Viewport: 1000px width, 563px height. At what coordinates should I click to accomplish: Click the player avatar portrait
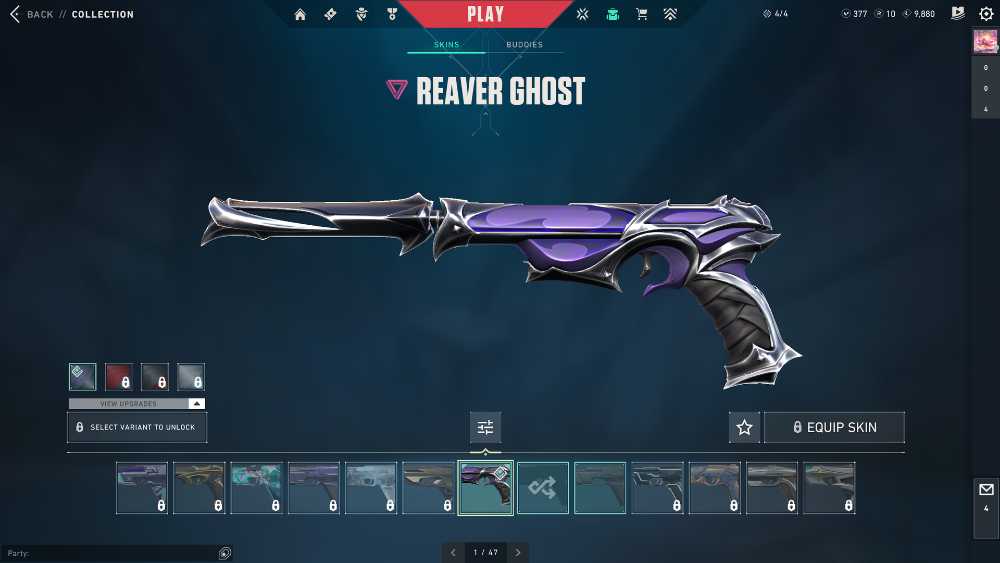(985, 42)
